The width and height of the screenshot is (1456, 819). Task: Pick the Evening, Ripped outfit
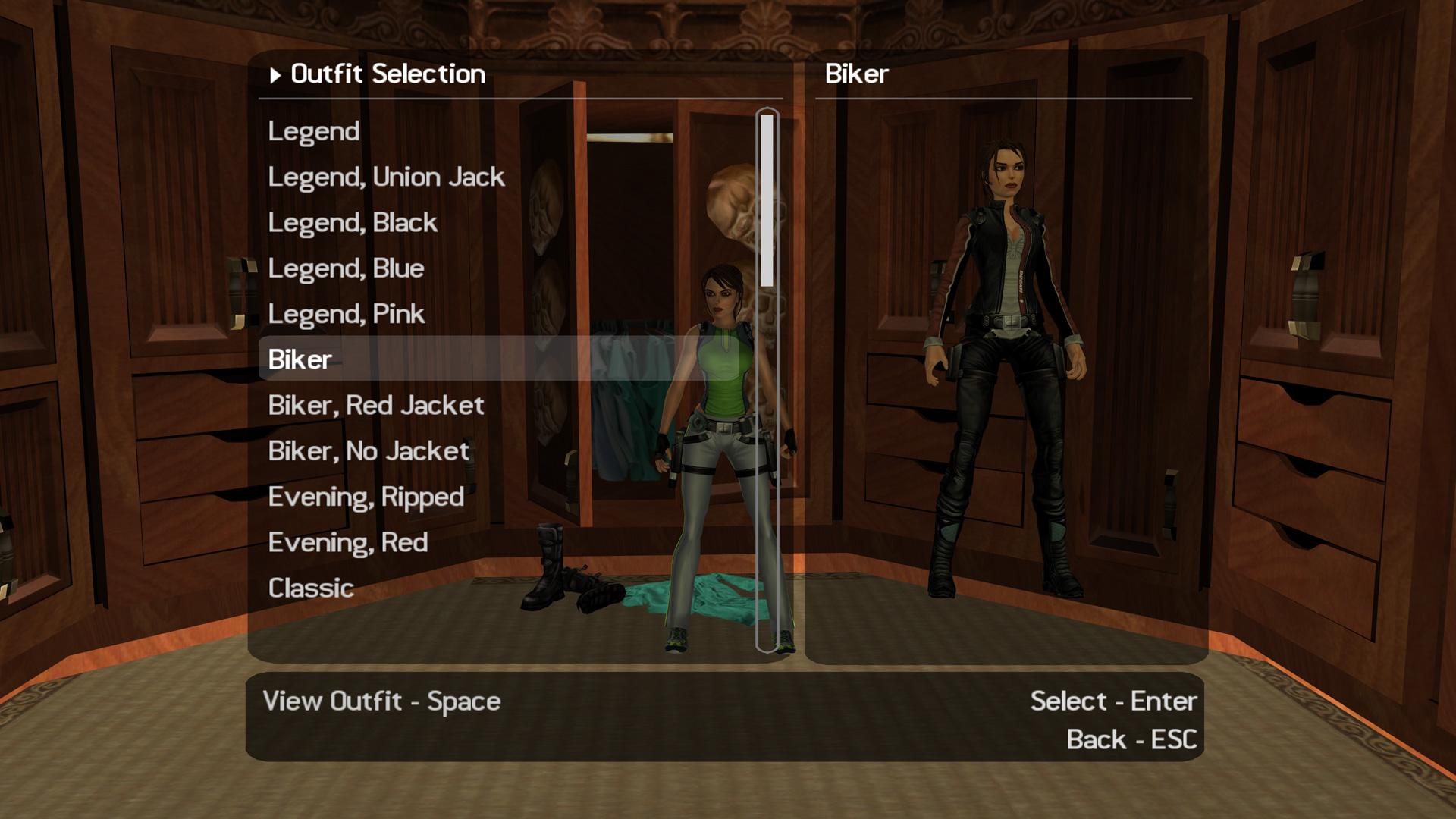point(367,496)
